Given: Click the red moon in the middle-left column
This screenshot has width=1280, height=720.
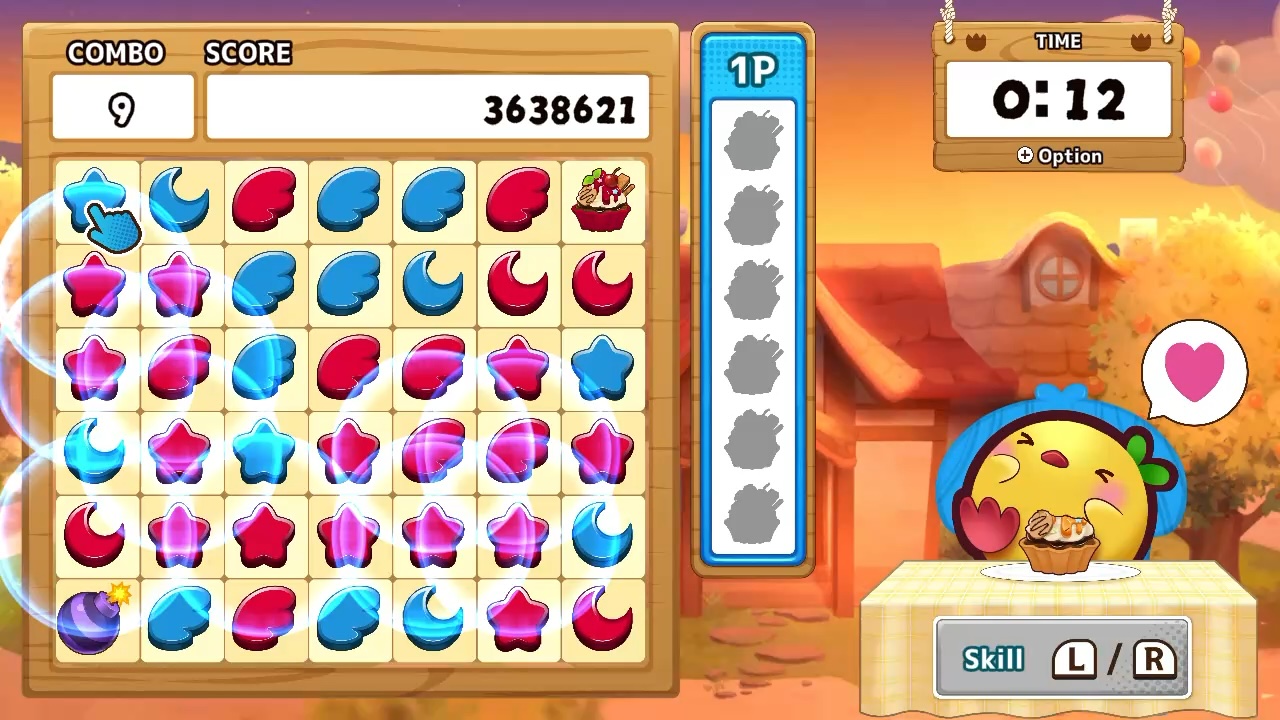Looking at the screenshot, I should coord(95,533).
